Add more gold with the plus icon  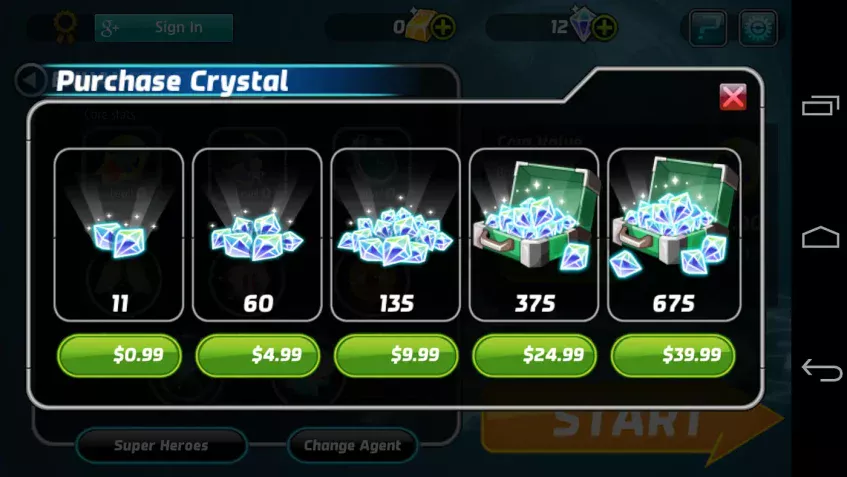pyautogui.click(x=443, y=28)
